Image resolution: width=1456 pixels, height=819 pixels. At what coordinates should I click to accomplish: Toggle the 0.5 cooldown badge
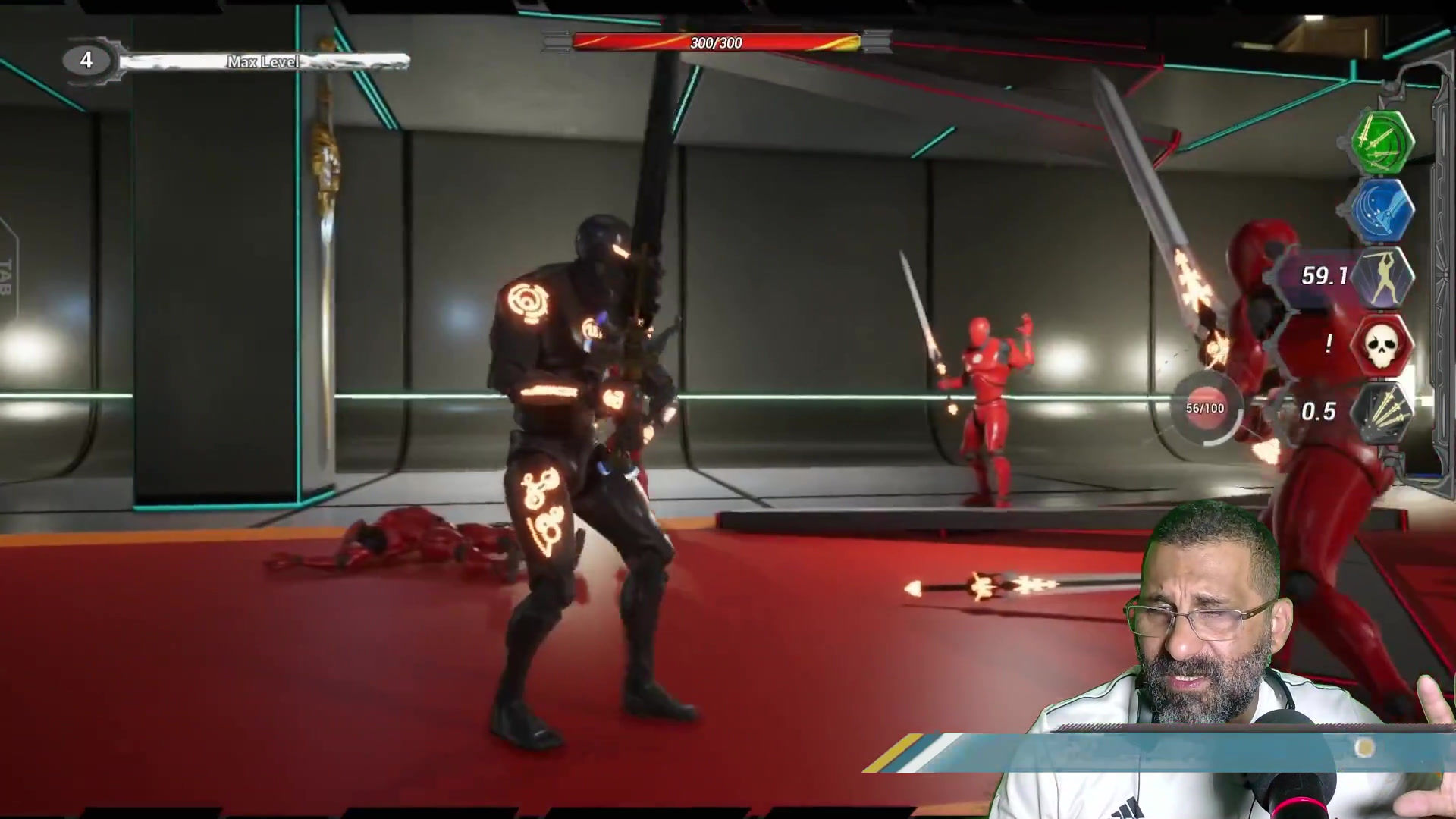[1319, 412]
